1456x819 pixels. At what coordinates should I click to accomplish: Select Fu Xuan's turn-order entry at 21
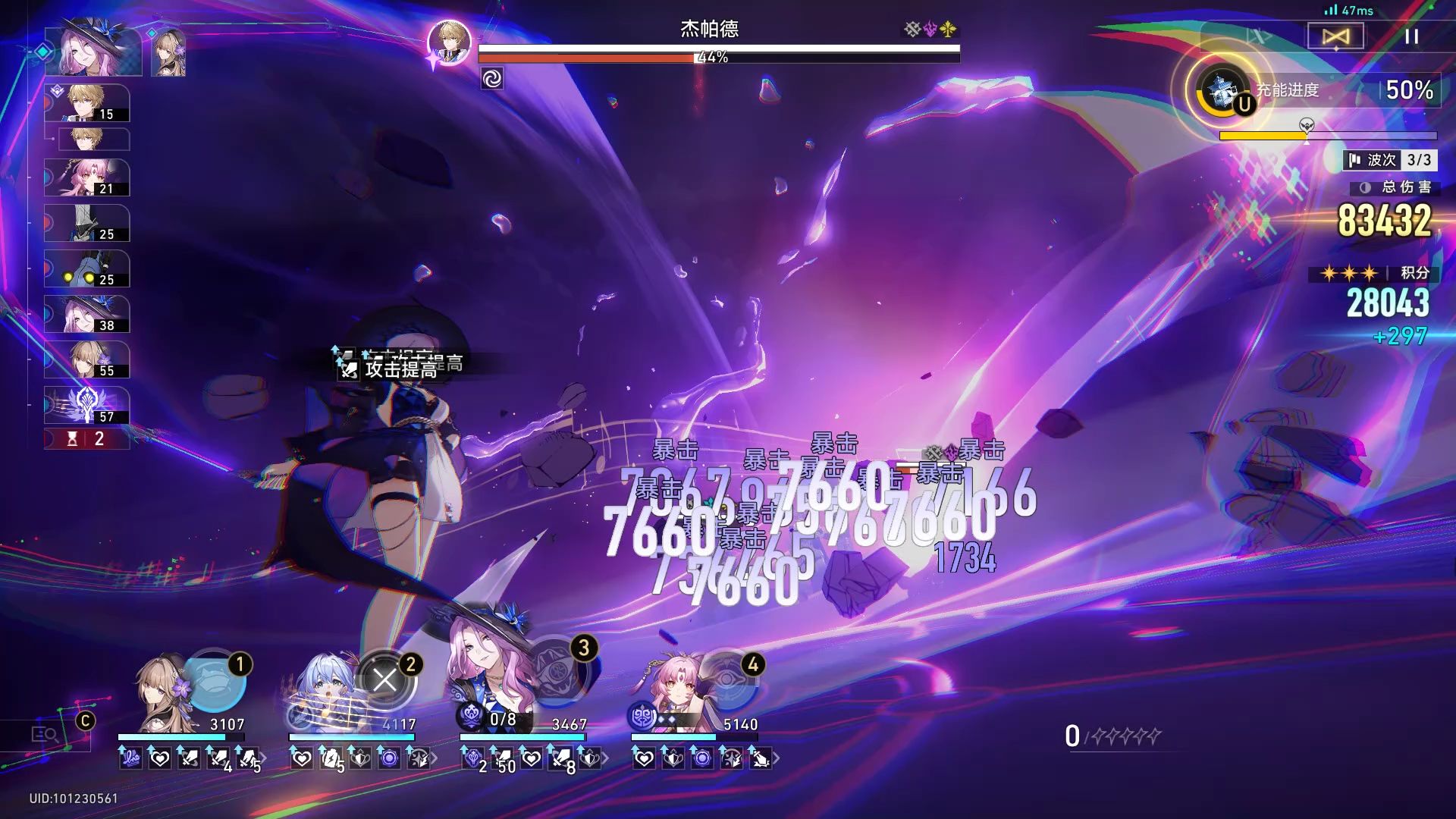tap(87, 178)
